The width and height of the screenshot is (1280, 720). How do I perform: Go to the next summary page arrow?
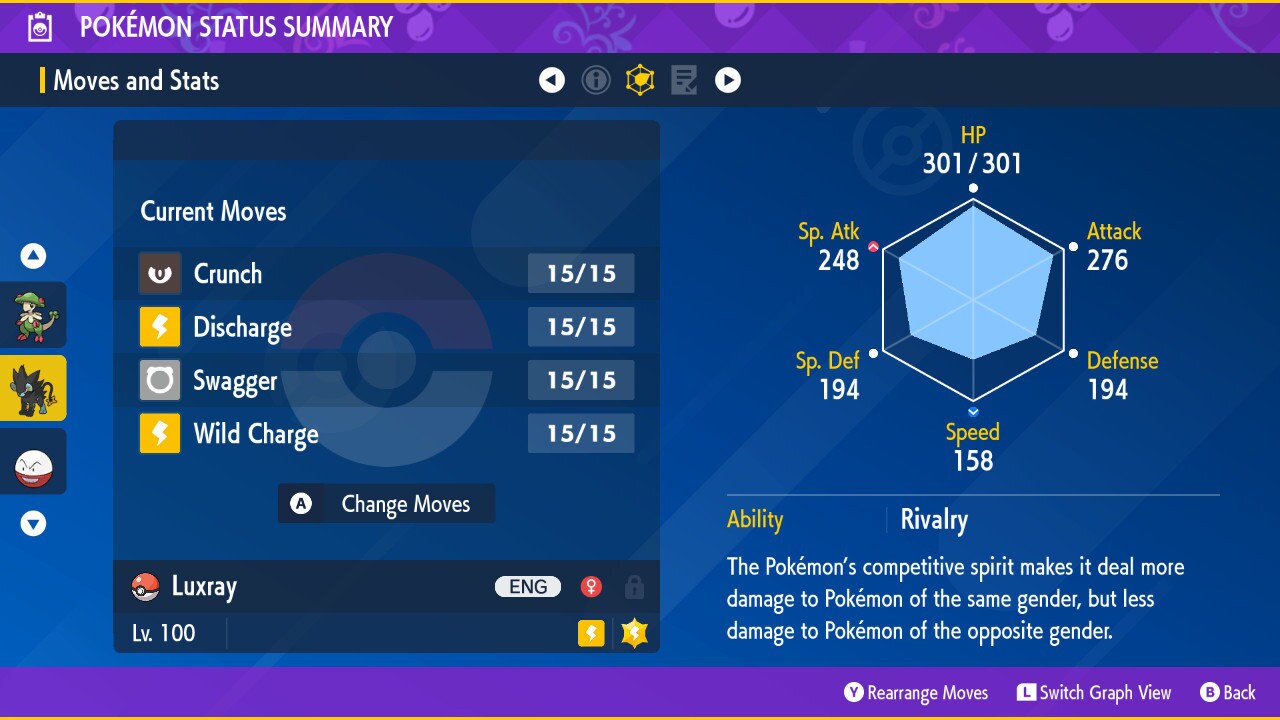click(x=728, y=80)
